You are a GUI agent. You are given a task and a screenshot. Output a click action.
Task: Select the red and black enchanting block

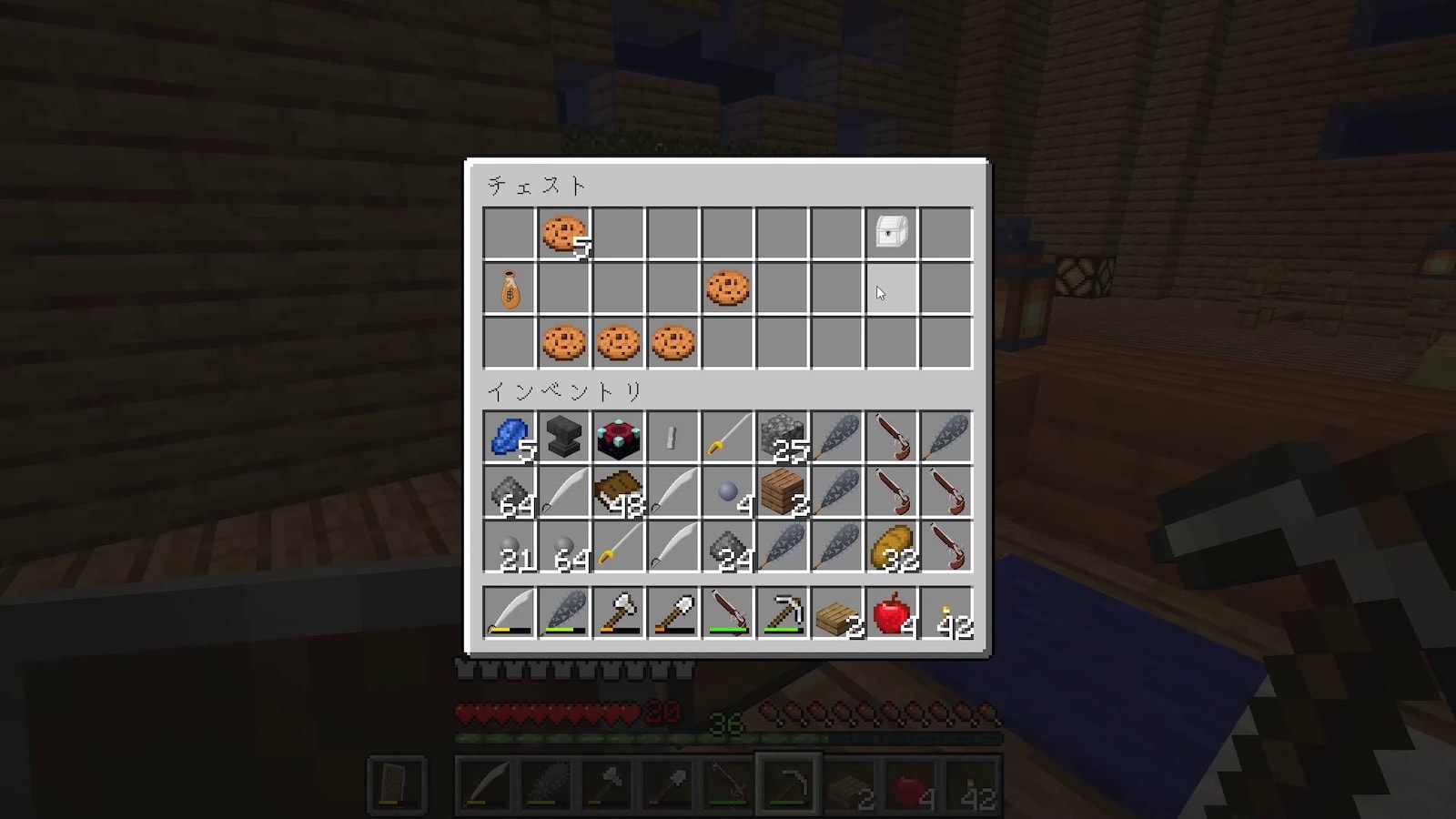pyautogui.click(x=619, y=437)
